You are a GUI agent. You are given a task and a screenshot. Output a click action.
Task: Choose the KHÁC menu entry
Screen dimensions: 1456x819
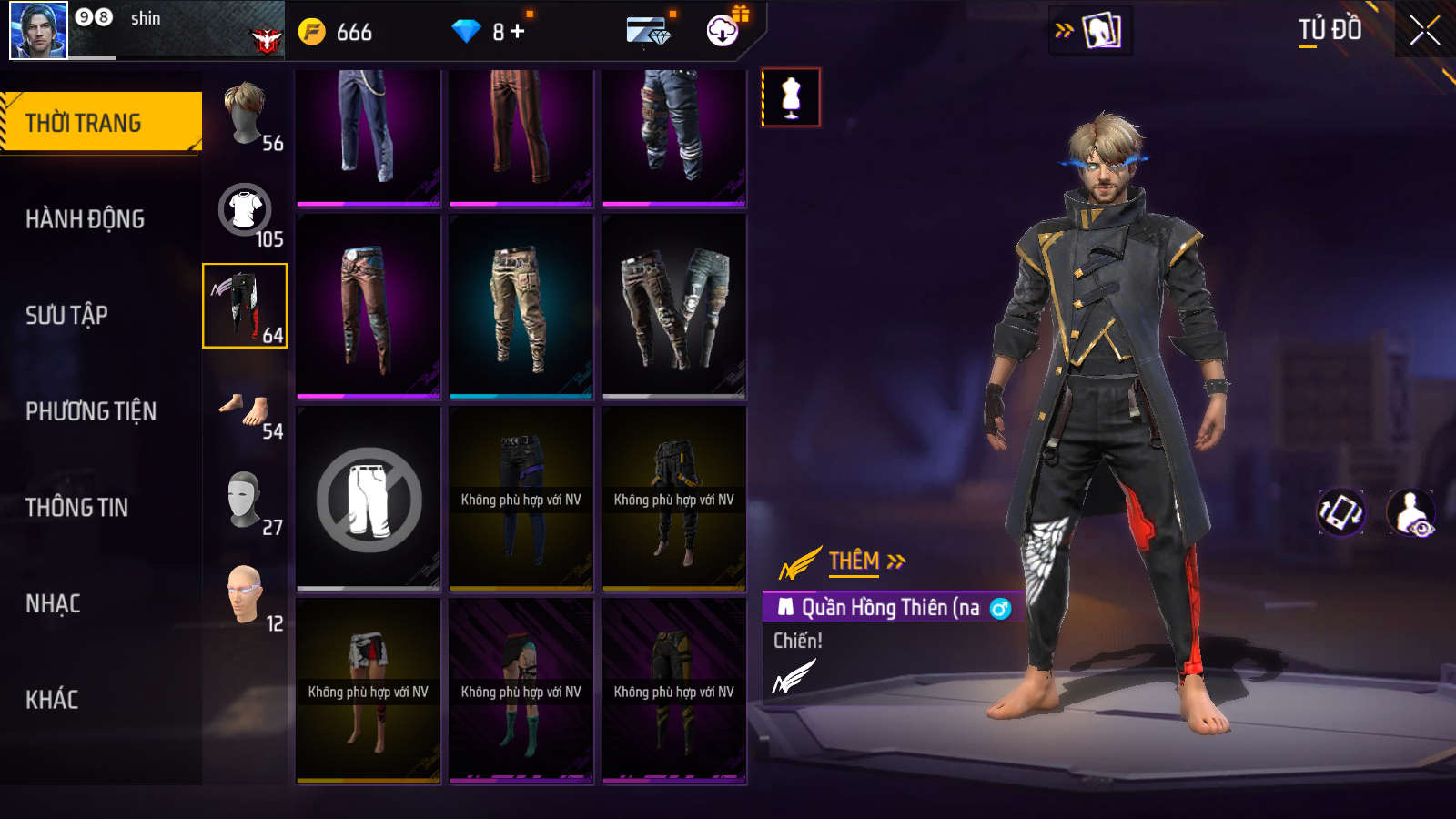coord(52,700)
